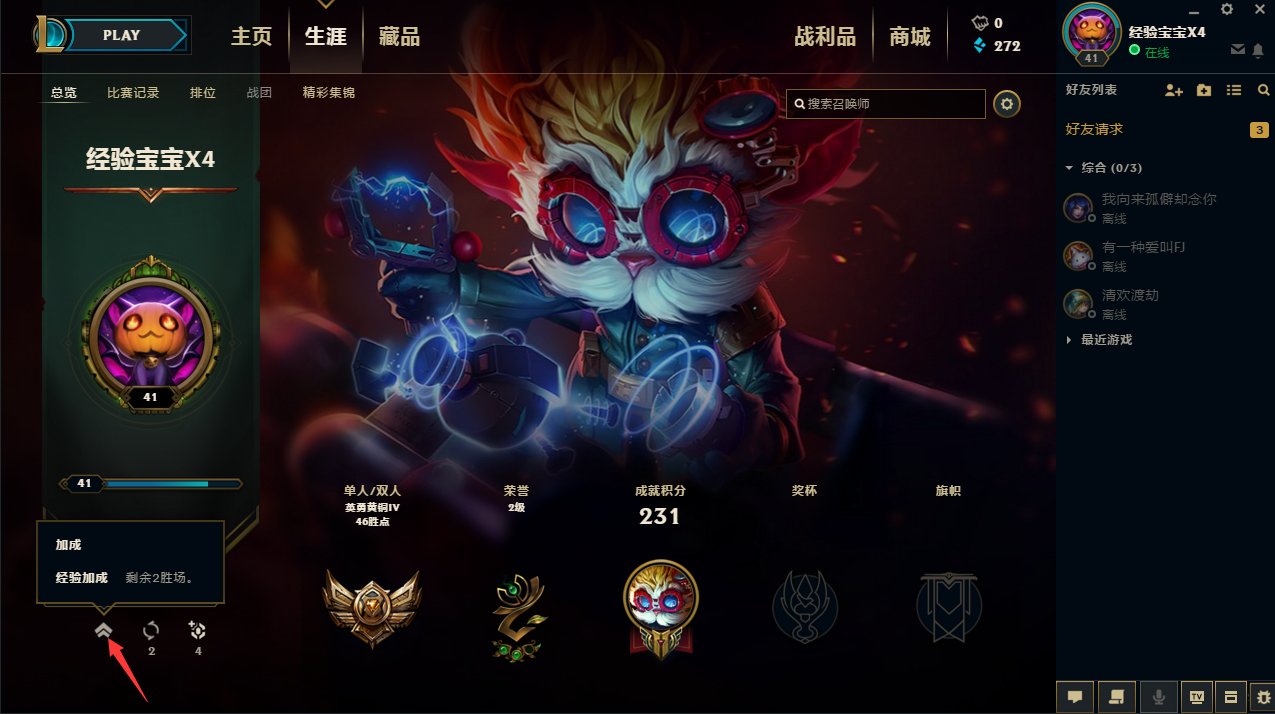Select the reroll arrows icon
Image resolution: width=1275 pixels, height=714 pixels.
point(151,631)
